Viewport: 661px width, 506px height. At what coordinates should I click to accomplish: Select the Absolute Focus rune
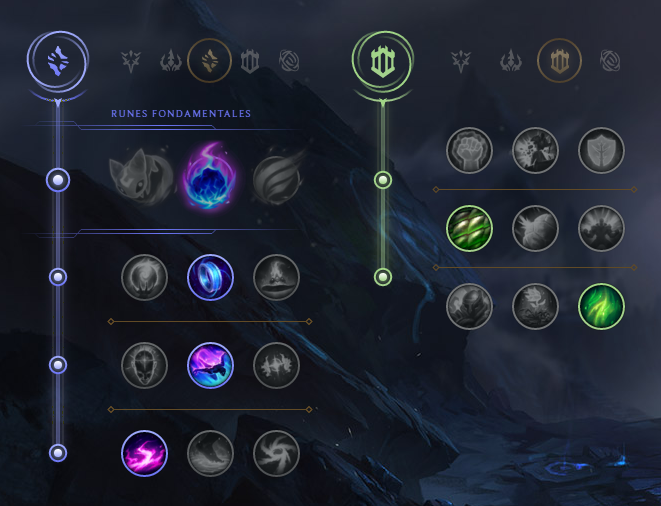tap(276, 365)
